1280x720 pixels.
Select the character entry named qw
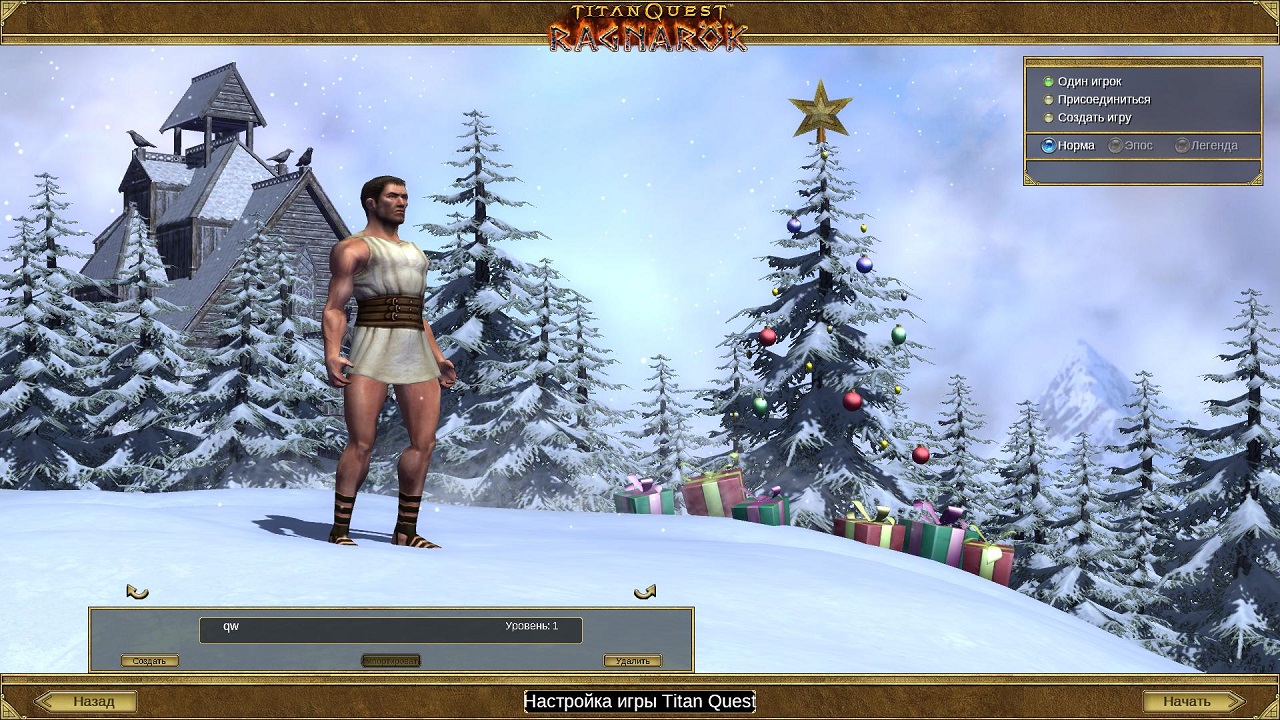click(390, 629)
